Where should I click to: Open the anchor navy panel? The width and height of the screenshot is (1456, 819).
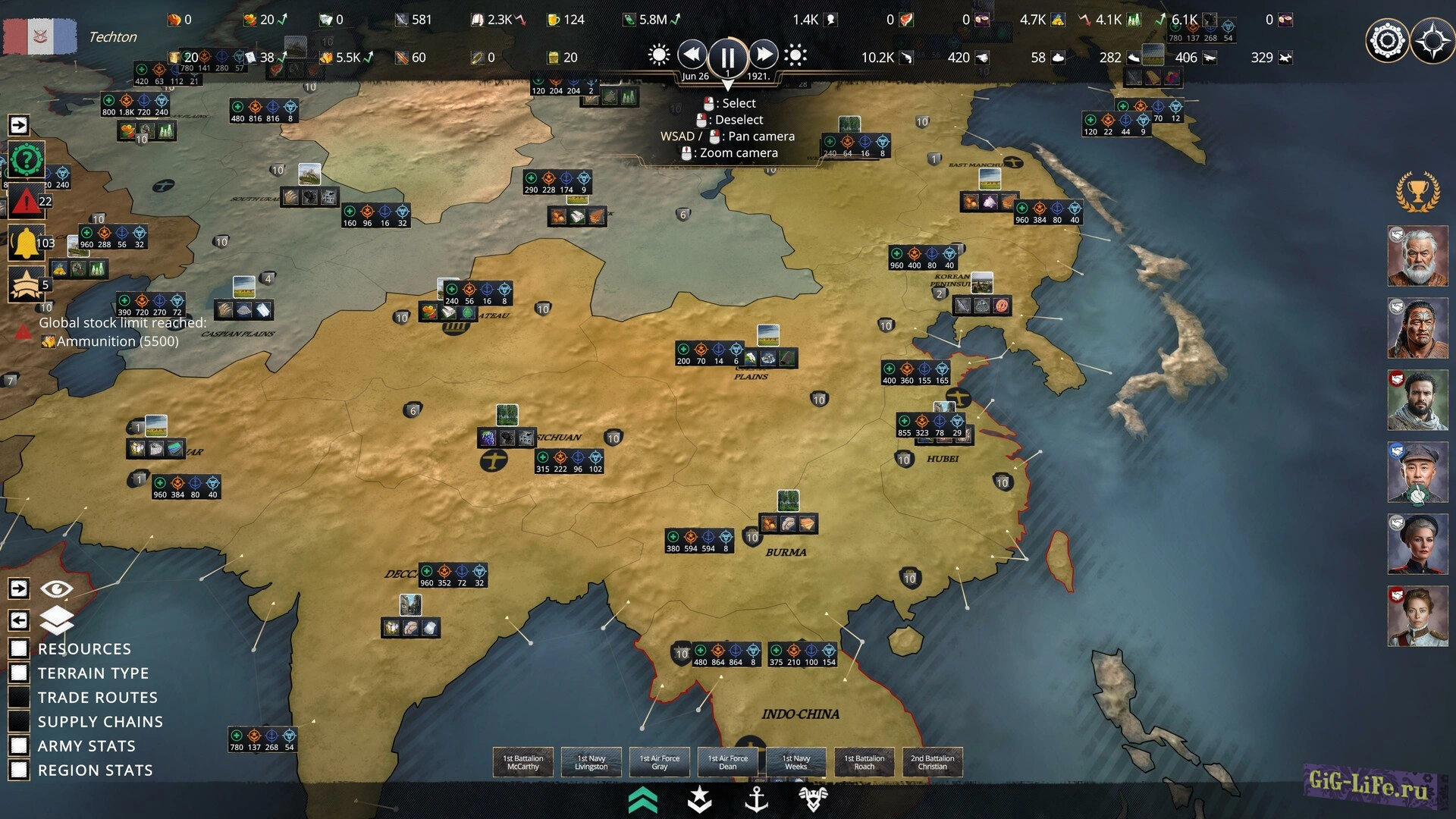(x=756, y=799)
